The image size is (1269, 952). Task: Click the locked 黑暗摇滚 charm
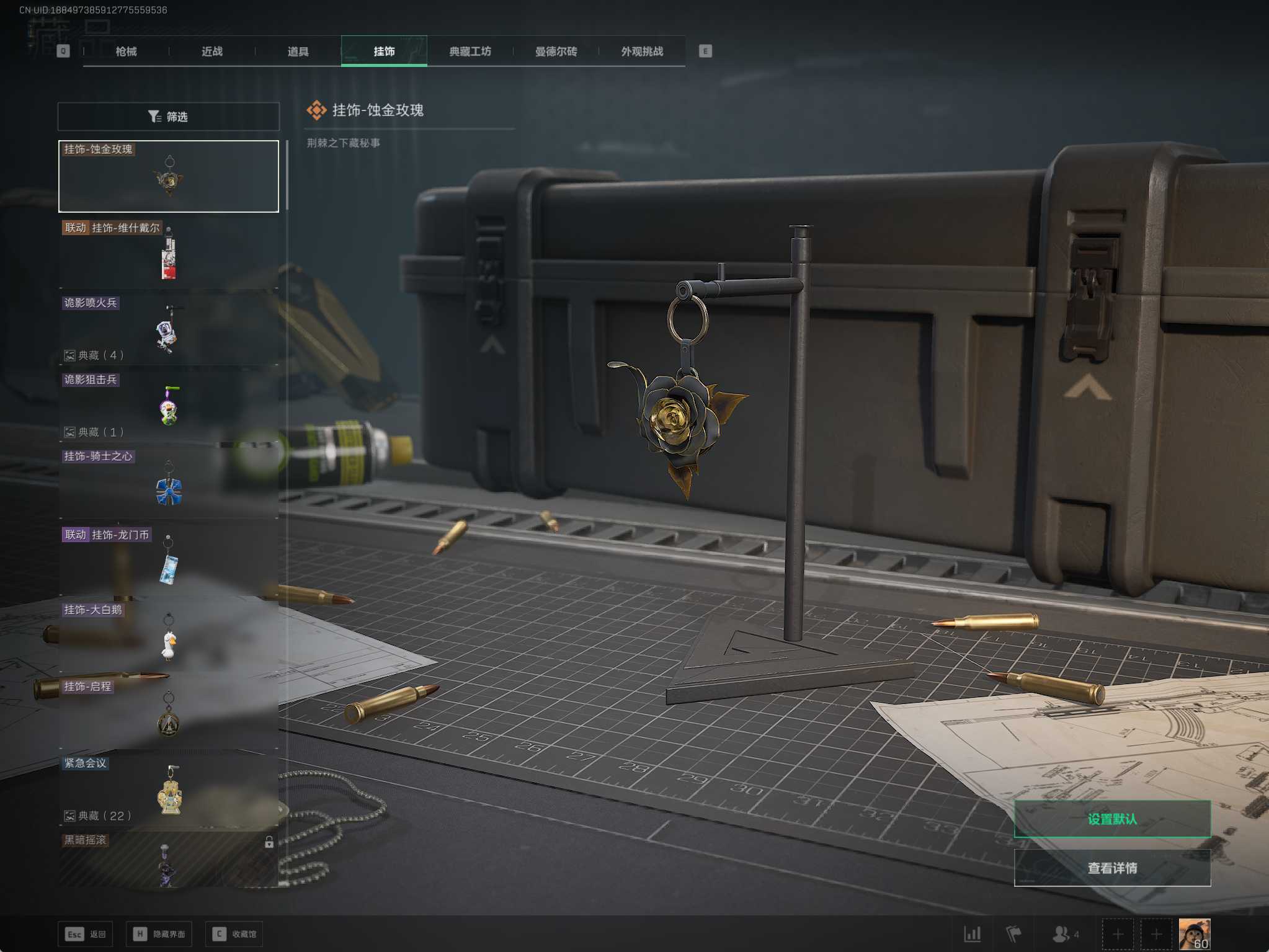169,860
